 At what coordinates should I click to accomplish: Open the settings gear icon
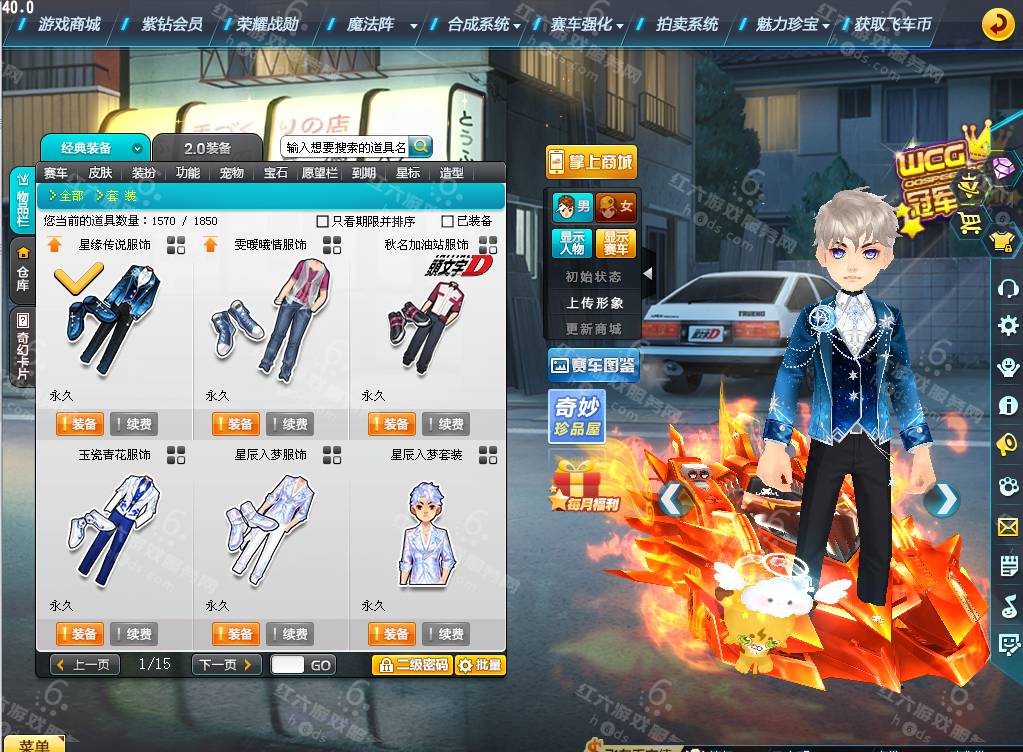coord(1007,325)
